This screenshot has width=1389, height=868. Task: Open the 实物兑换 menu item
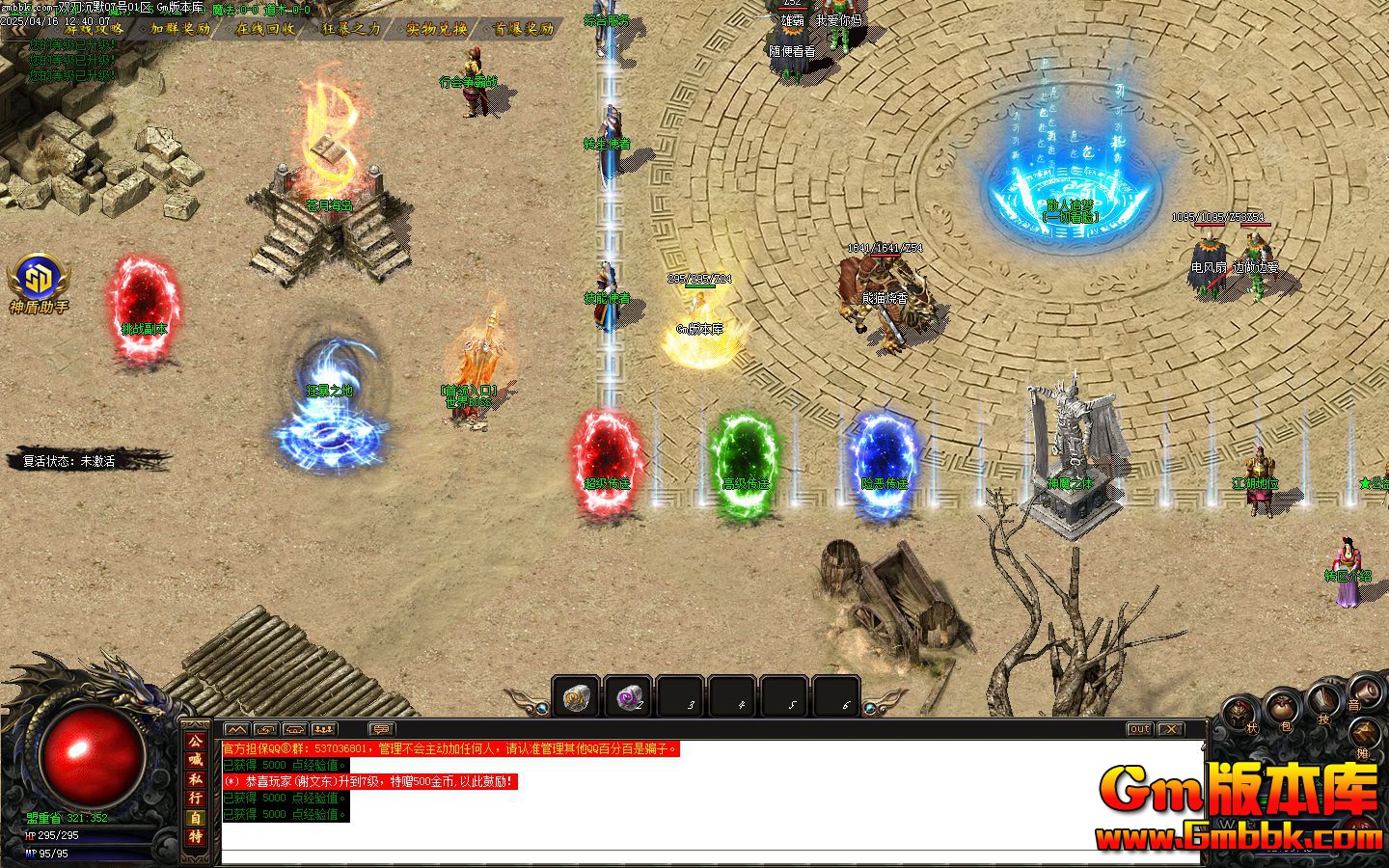point(436,30)
